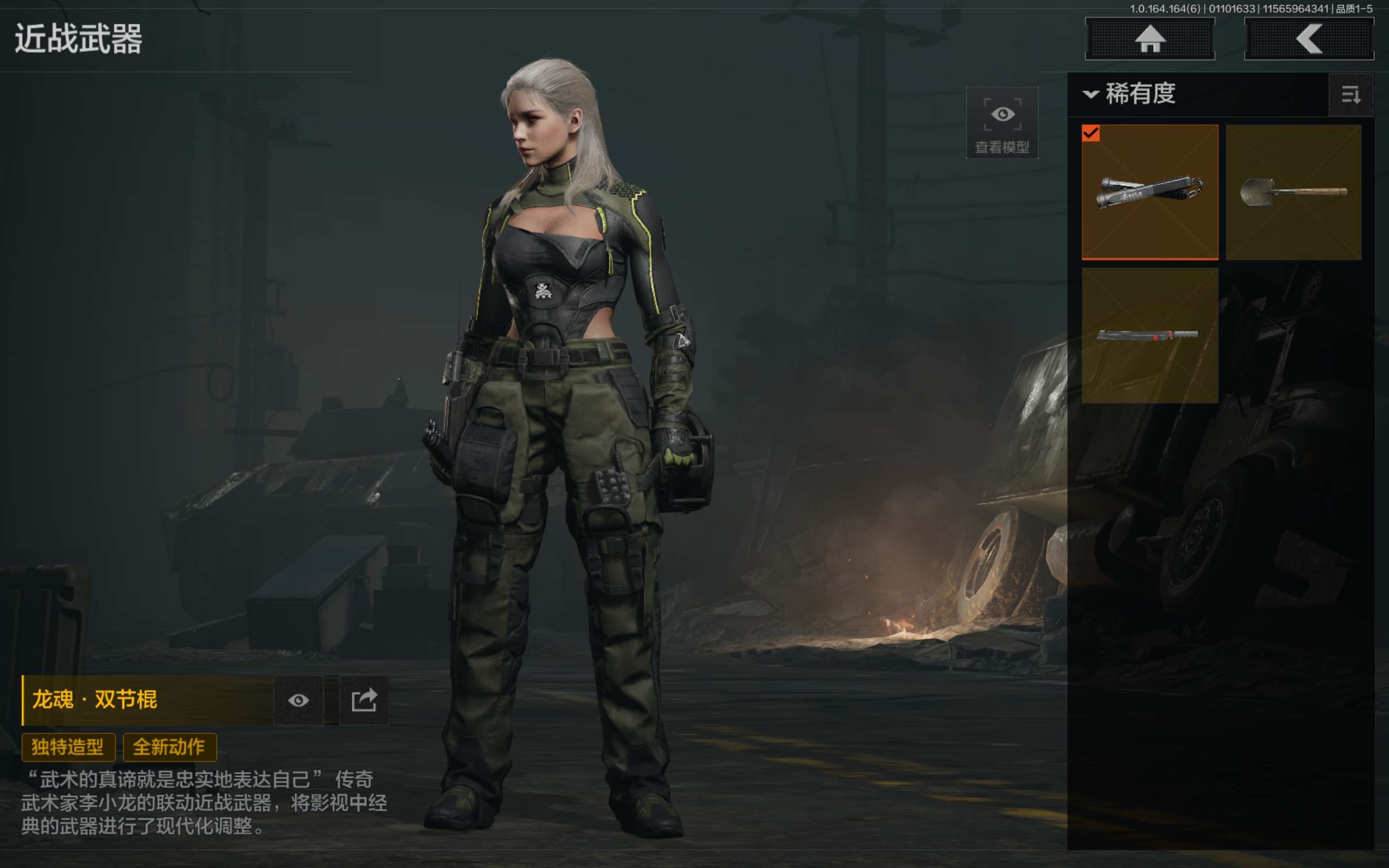
Task: Preview 龙魂·双节棍 with the eye icon
Action: coord(298,700)
